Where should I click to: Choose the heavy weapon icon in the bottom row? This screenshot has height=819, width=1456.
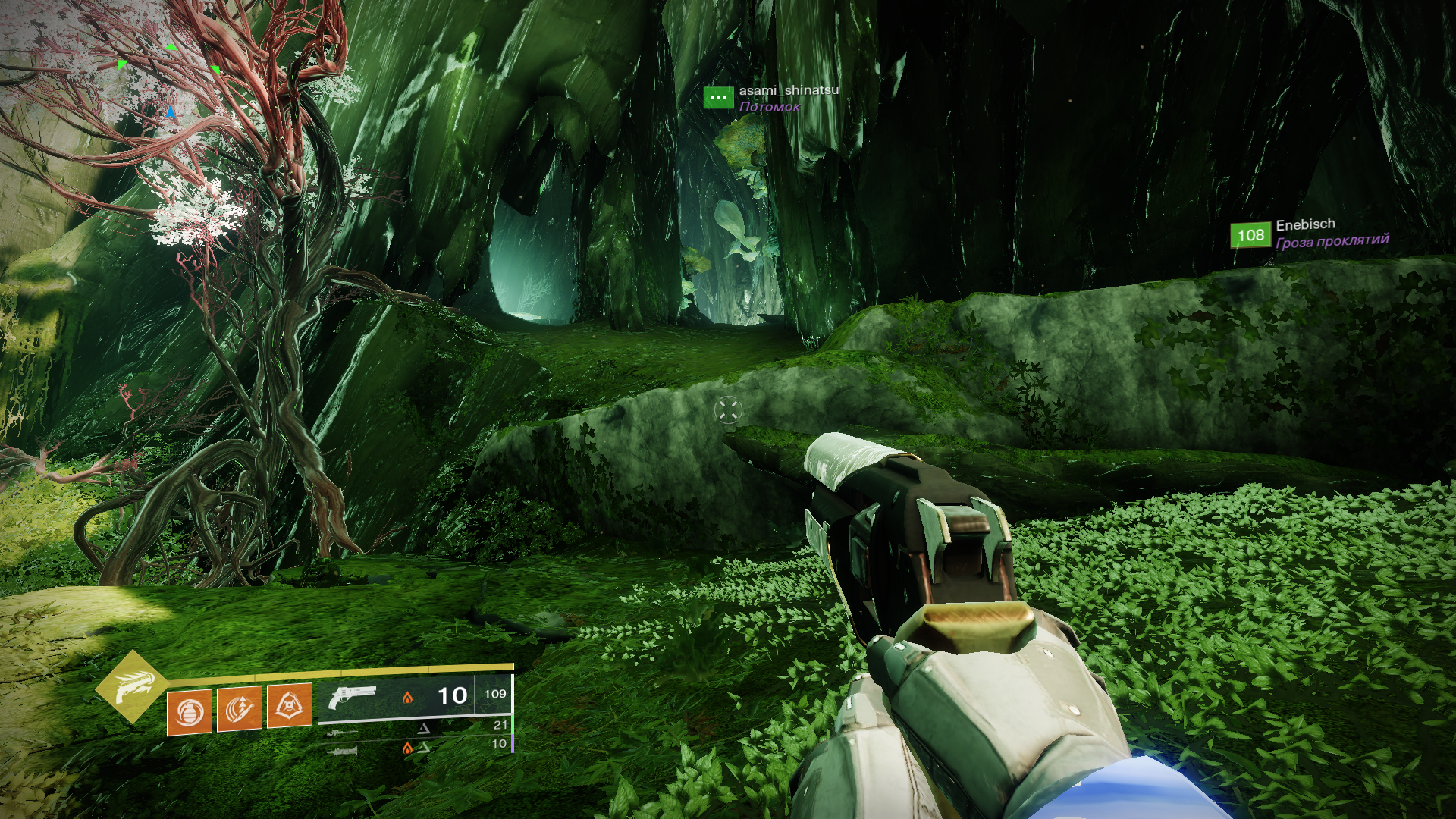[343, 751]
